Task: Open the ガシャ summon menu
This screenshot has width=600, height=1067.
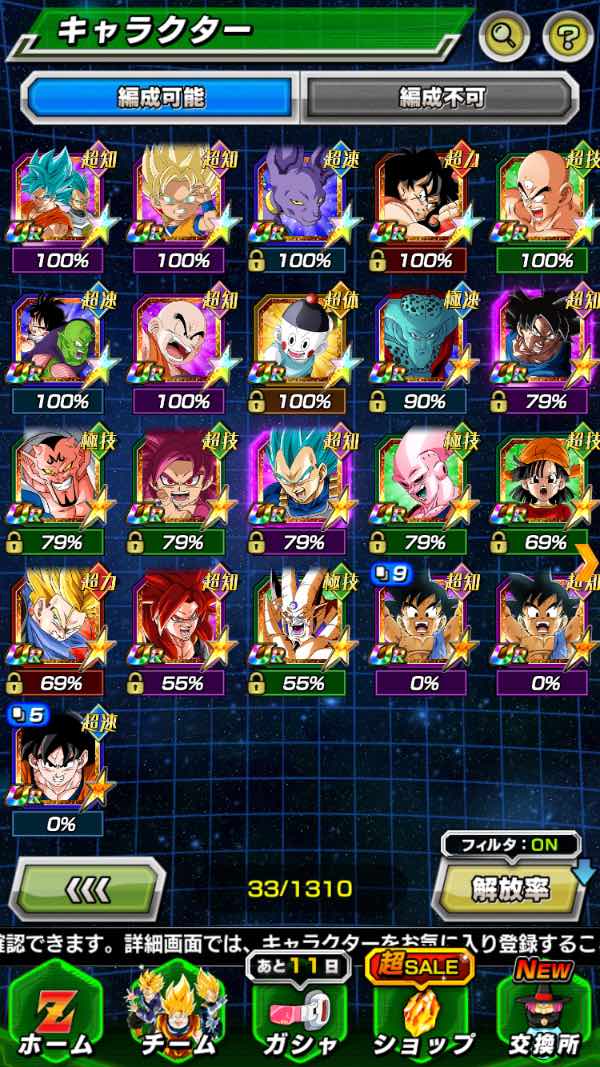Action: (x=297, y=1010)
